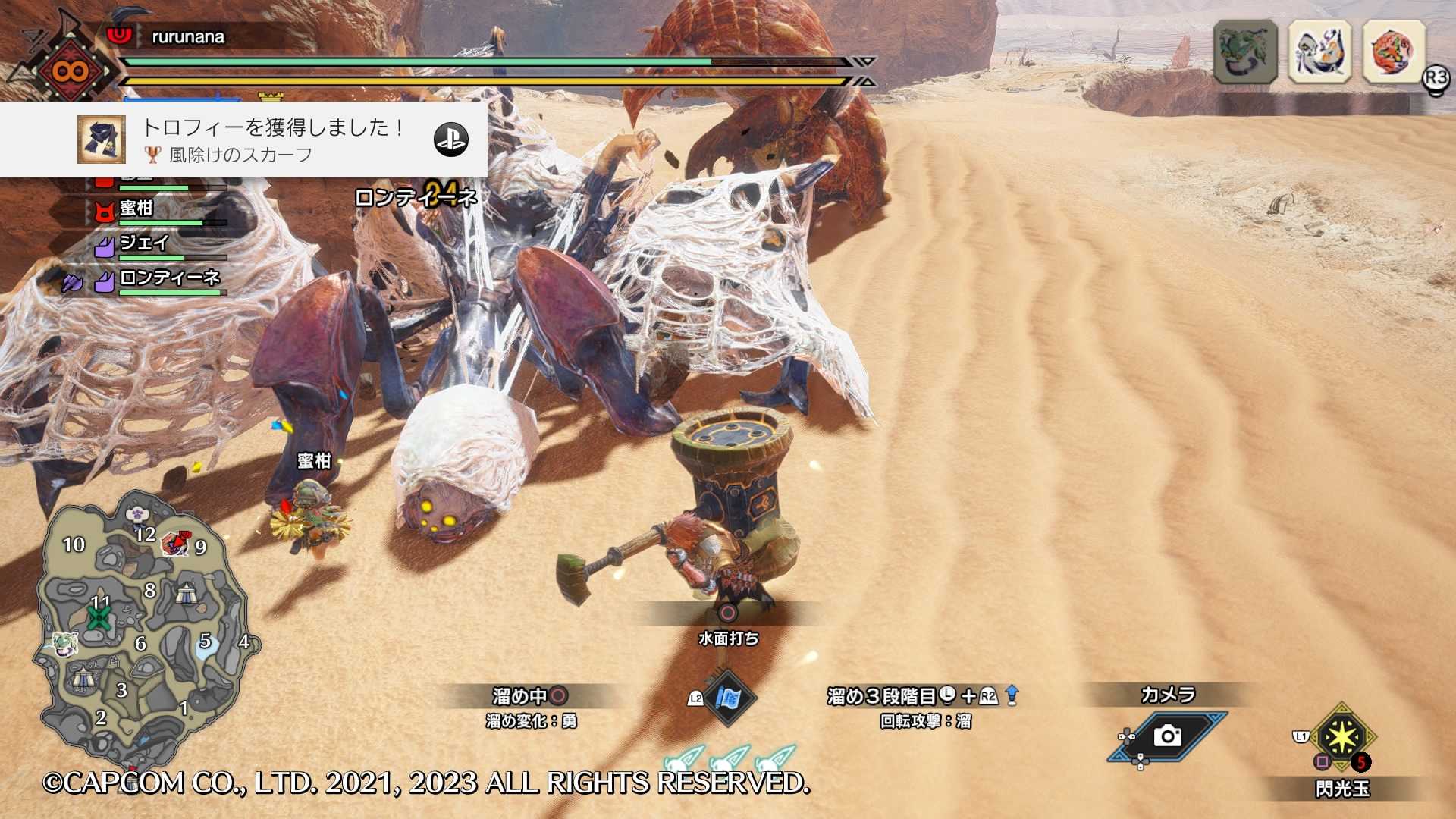The image size is (1456, 819).
Task: Select the white monster target icon
Action: 1319,52
